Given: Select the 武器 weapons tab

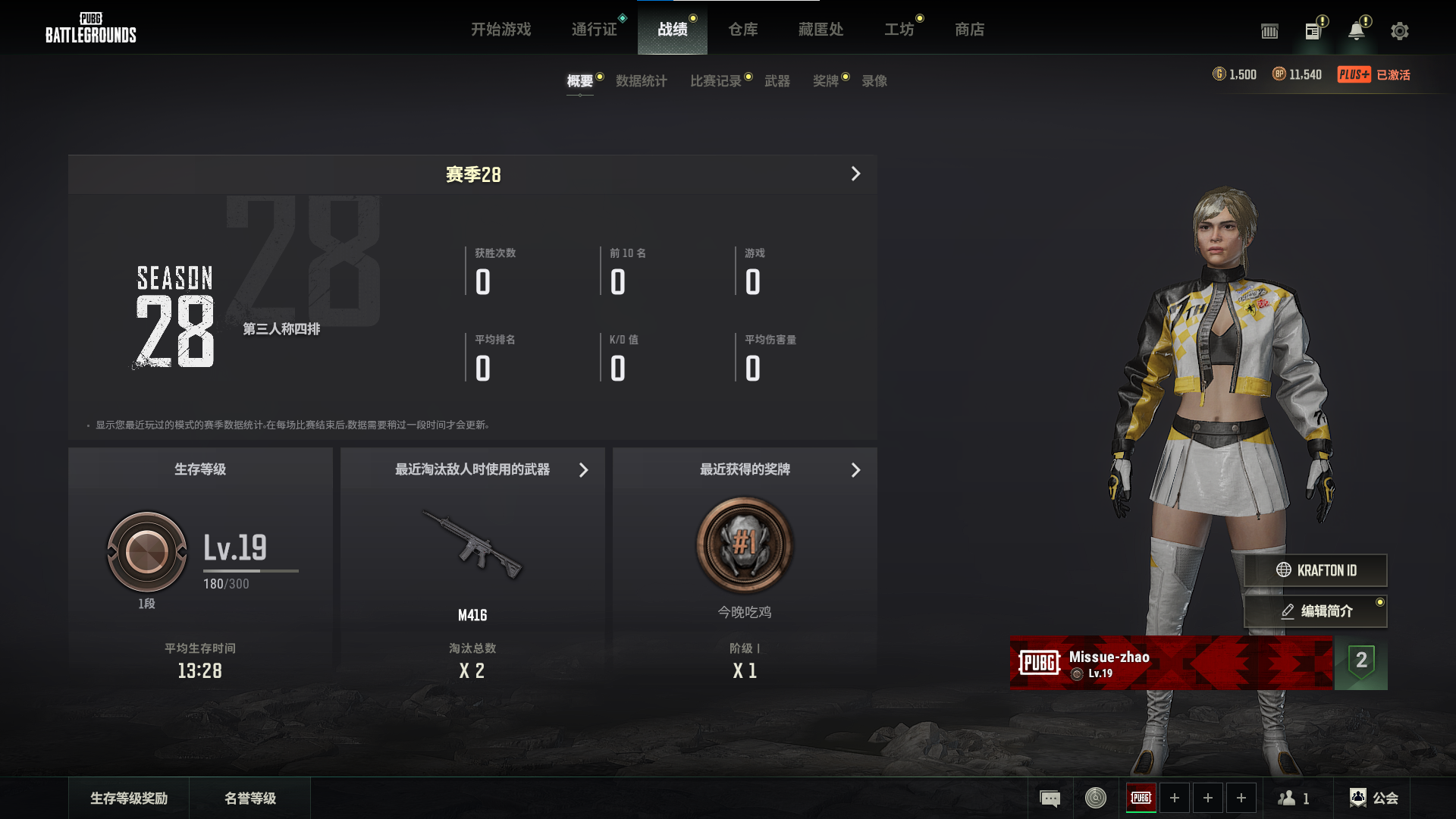Looking at the screenshot, I should pyautogui.click(x=777, y=81).
